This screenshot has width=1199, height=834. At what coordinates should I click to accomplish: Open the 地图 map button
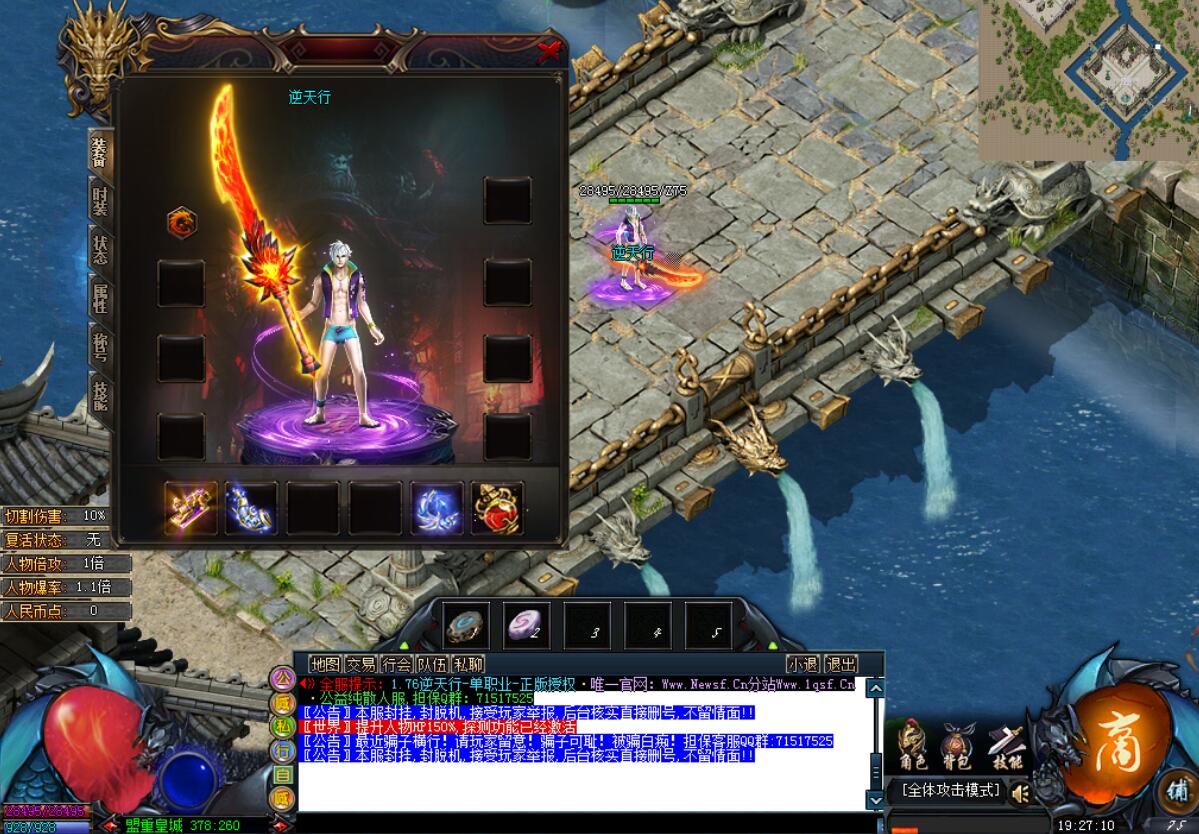[325, 664]
